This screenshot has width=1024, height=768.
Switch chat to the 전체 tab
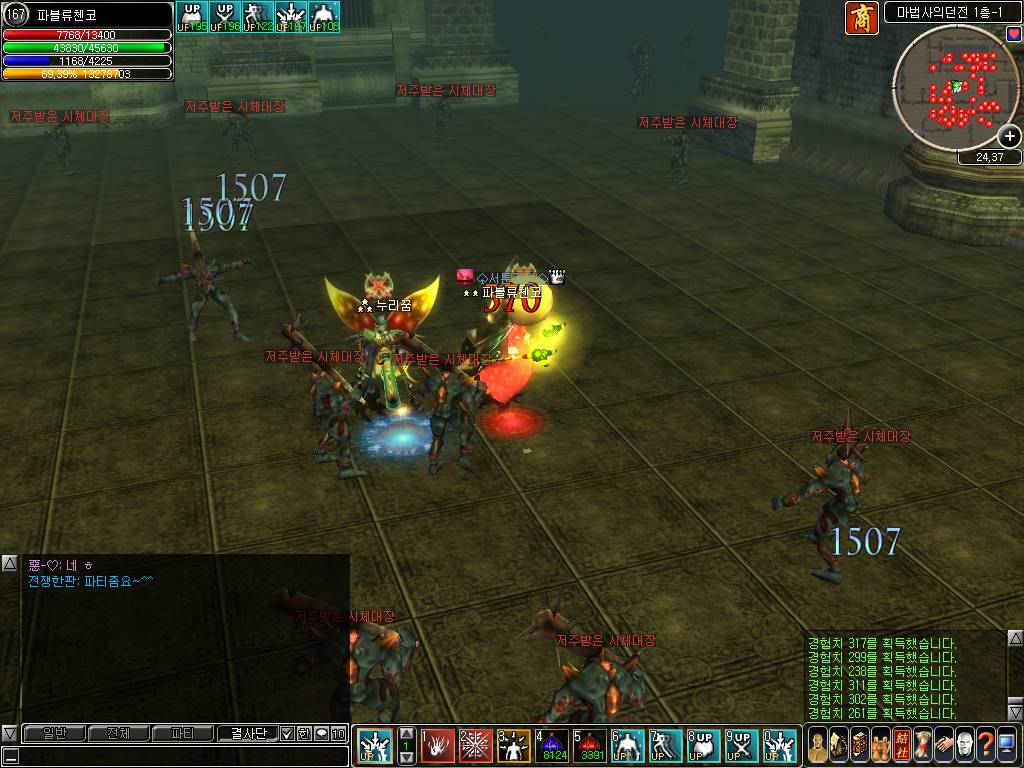pyautogui.click(x=118, y=733)
